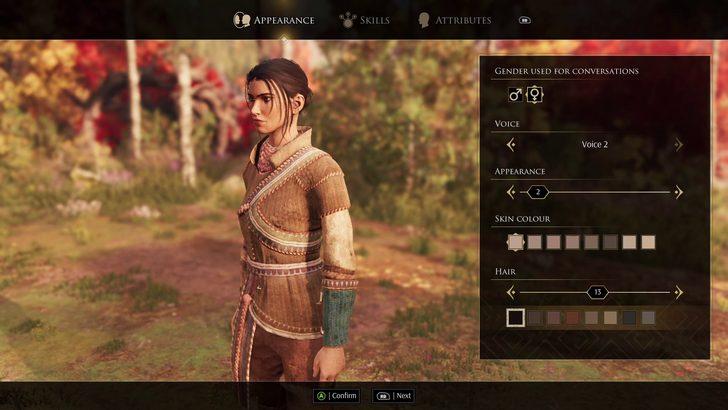Click the Hair slider's left arrow

point(511,292)
